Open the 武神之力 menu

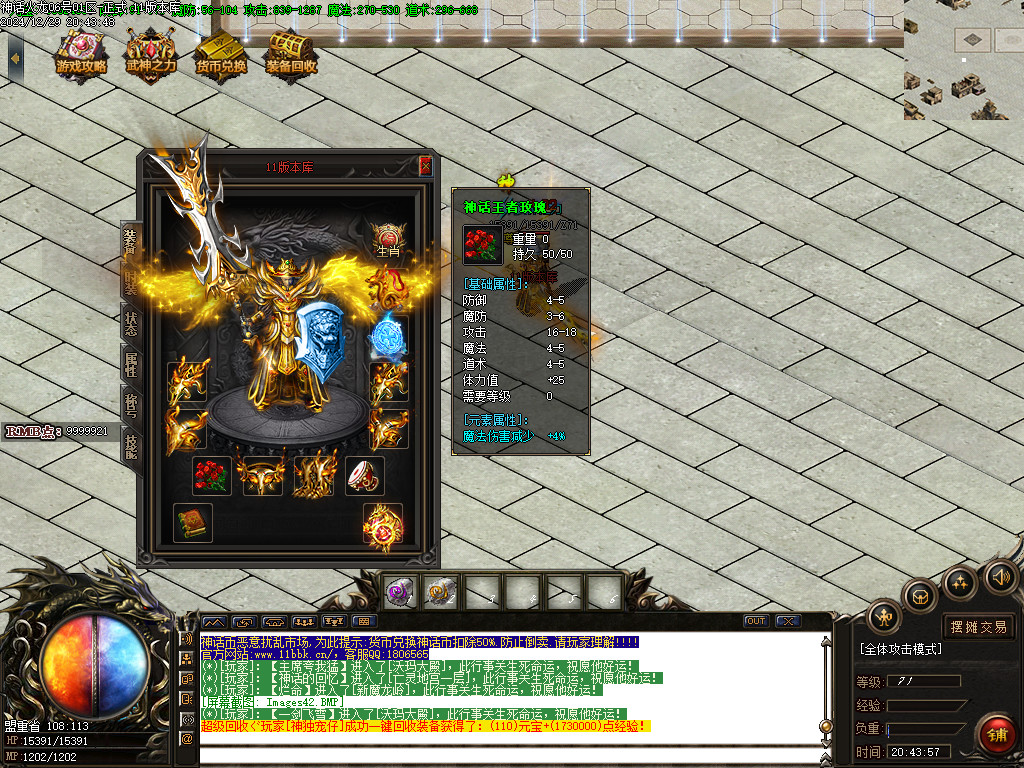[x=151, y=55]
